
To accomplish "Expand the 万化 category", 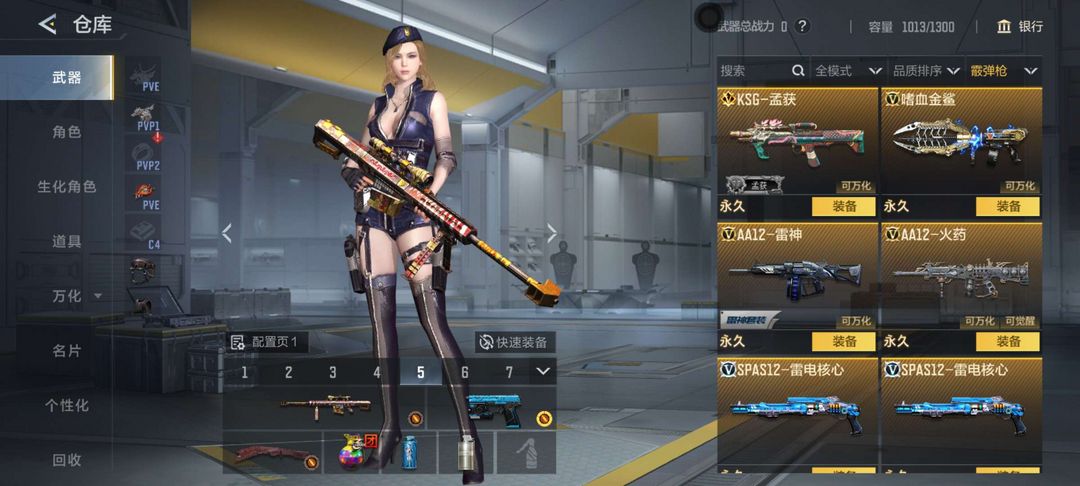I will pos(76,296).
